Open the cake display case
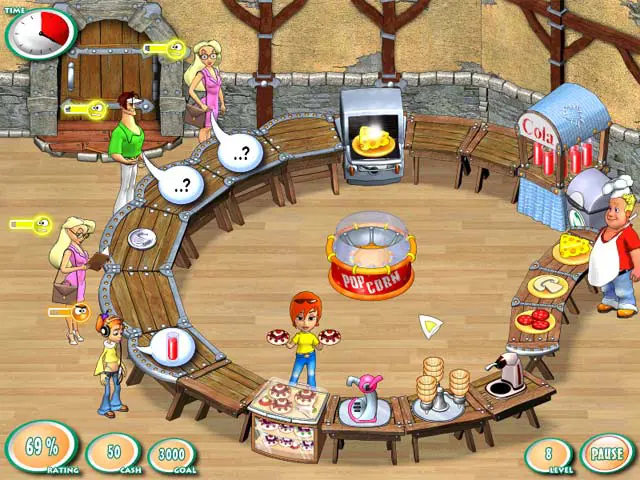The width and height of the screenshot is (640, 480). pyautogui.click(x=288, y=420)
